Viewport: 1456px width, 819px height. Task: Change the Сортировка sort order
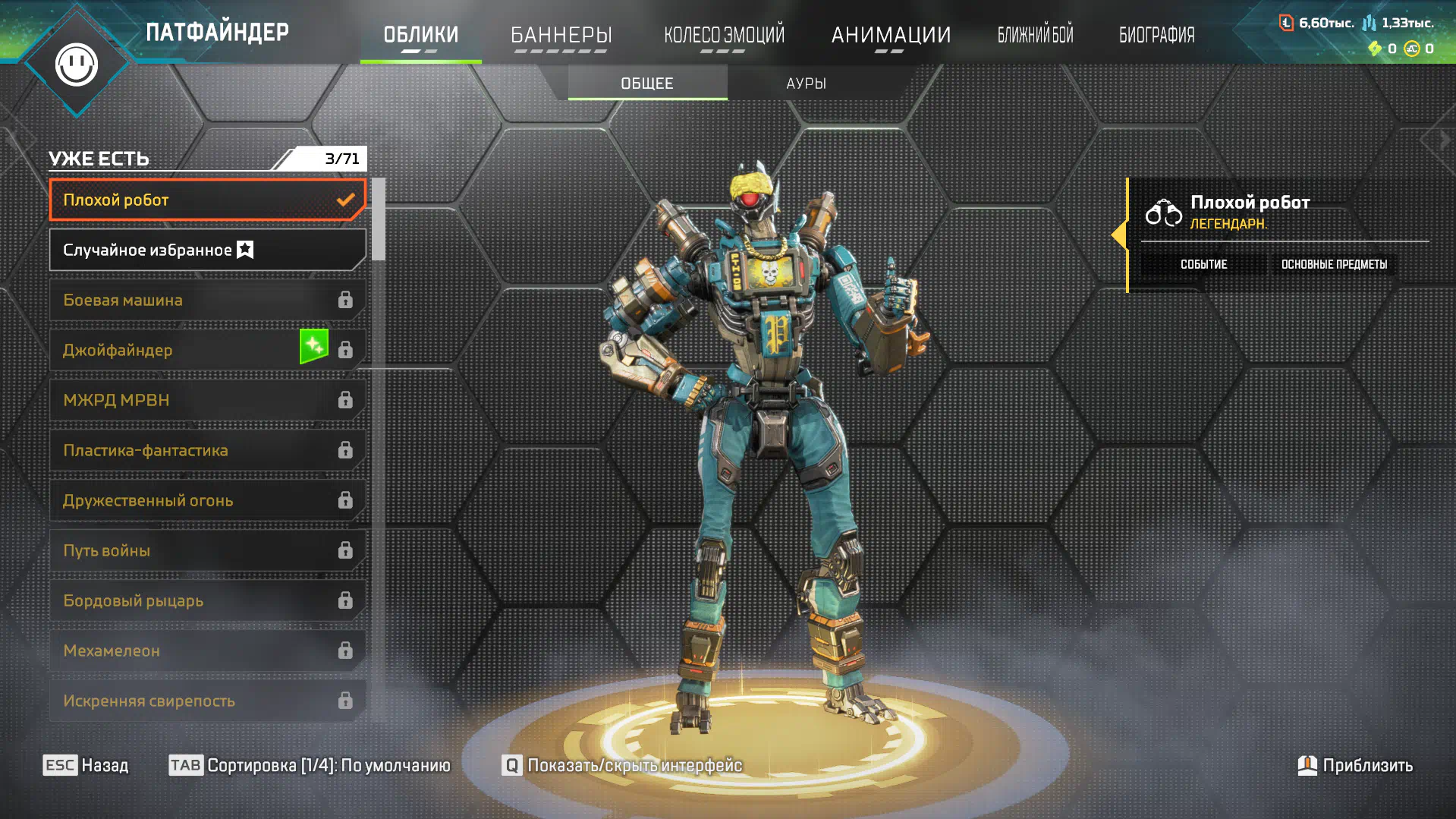pyautogui.click(x=310, y=765)
